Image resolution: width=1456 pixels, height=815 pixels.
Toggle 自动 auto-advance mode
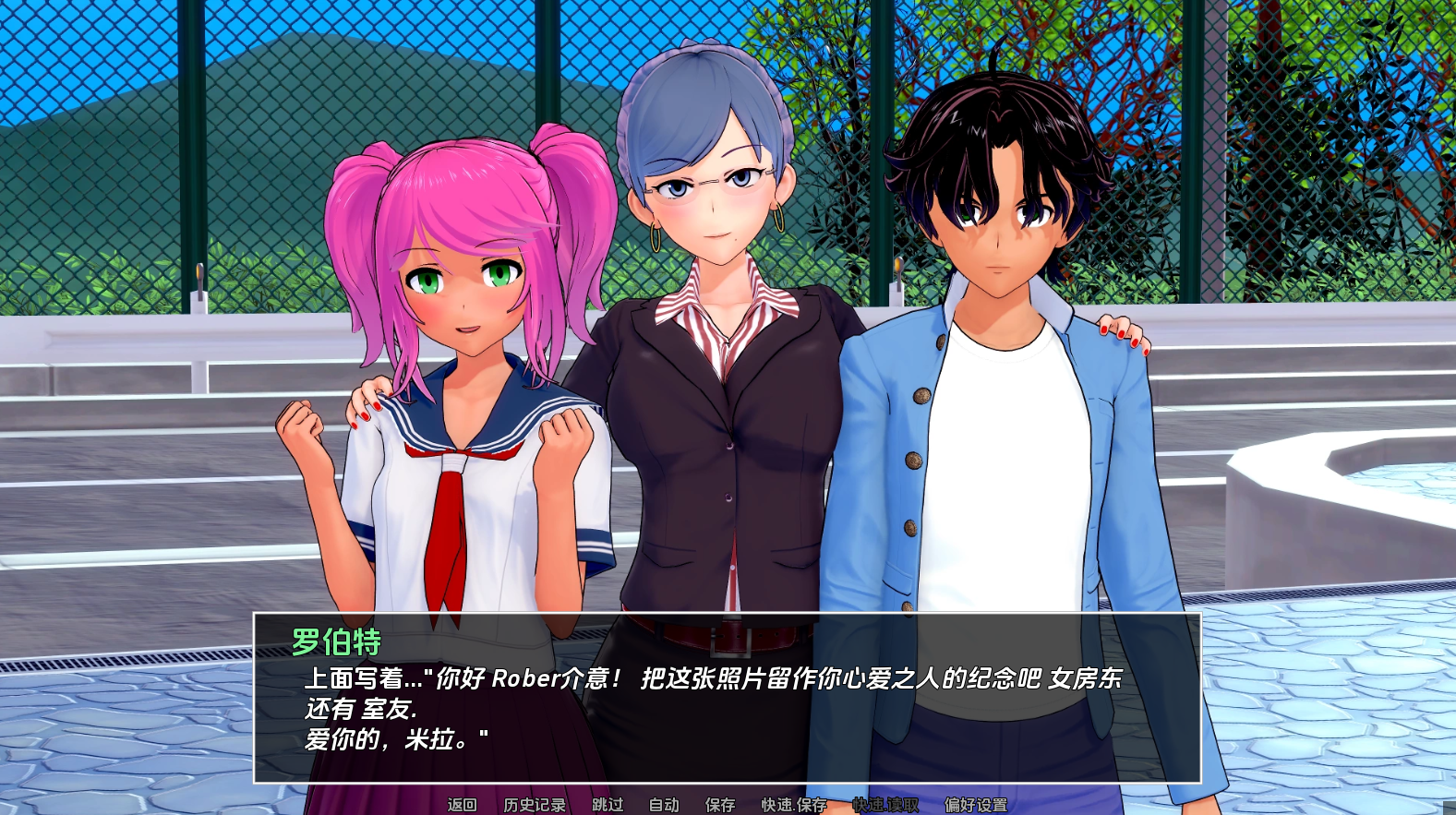tap(664, 805)
